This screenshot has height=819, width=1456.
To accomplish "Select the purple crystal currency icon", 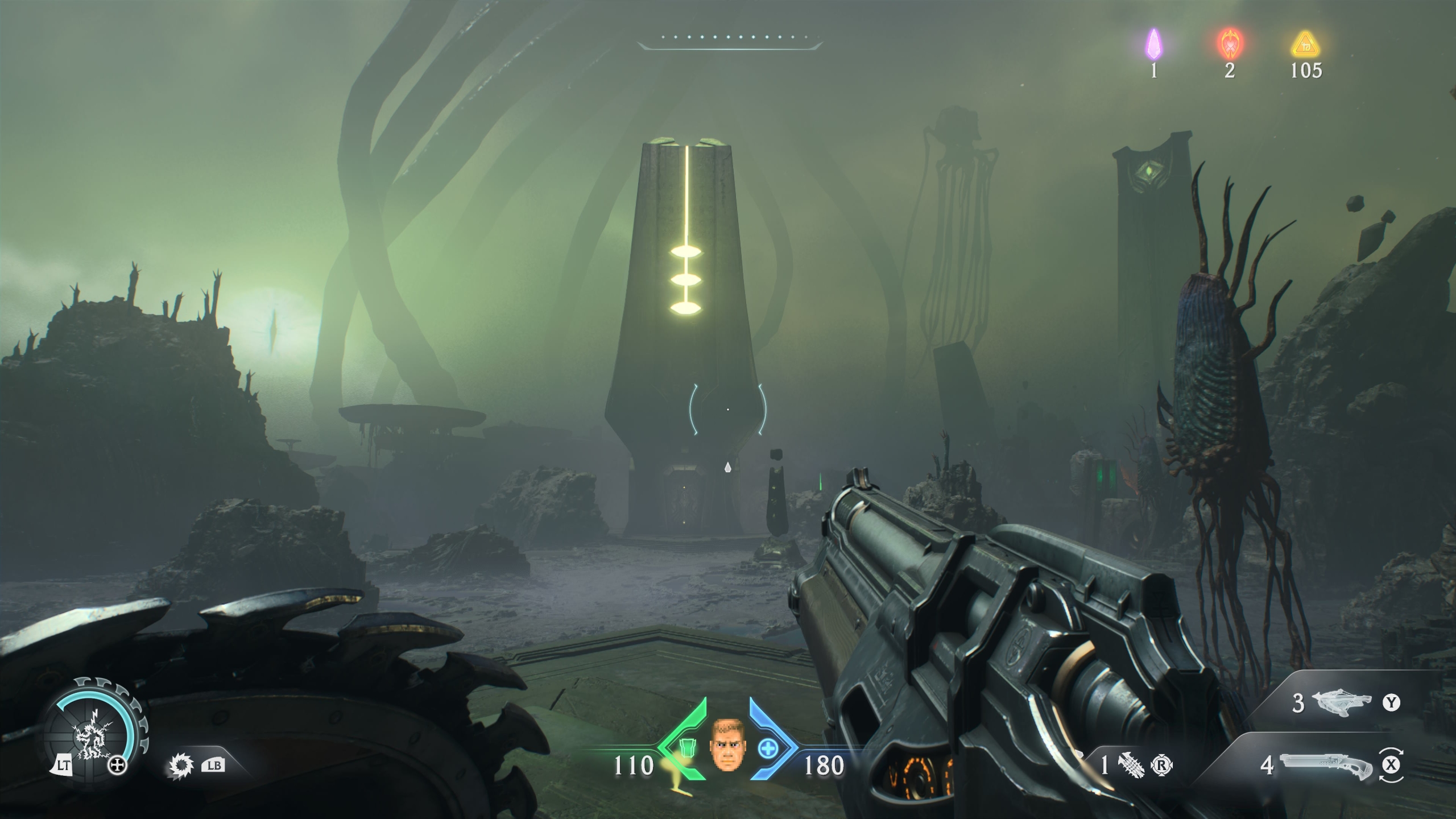I will (x=1153, y=45).
